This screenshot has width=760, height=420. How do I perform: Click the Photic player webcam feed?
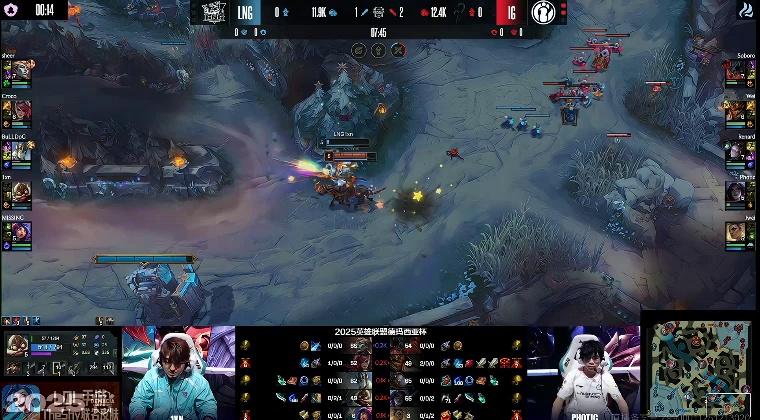click(x=583, y=372)
